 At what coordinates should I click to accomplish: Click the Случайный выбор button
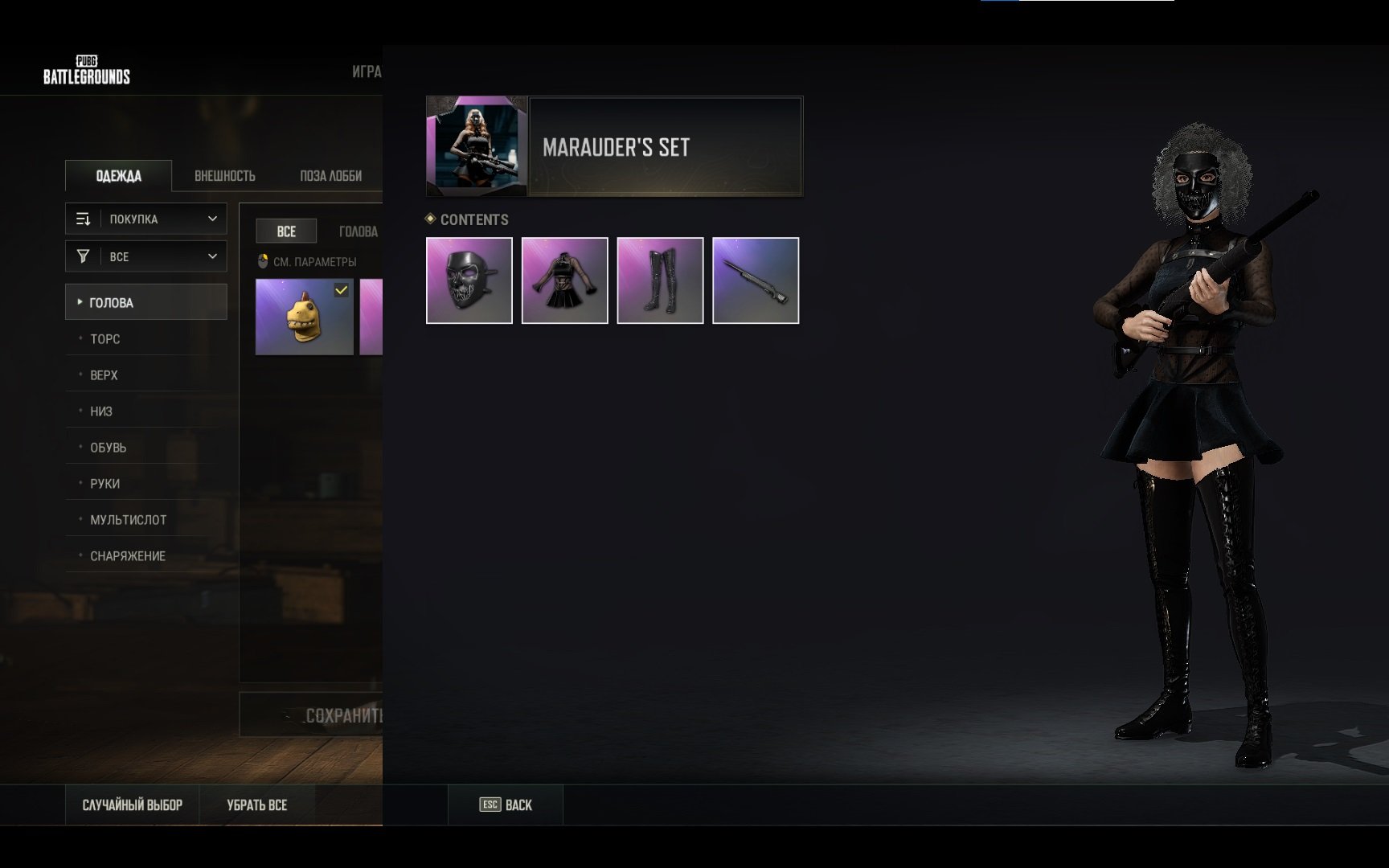pyautogui.click(x=133, y=805)
